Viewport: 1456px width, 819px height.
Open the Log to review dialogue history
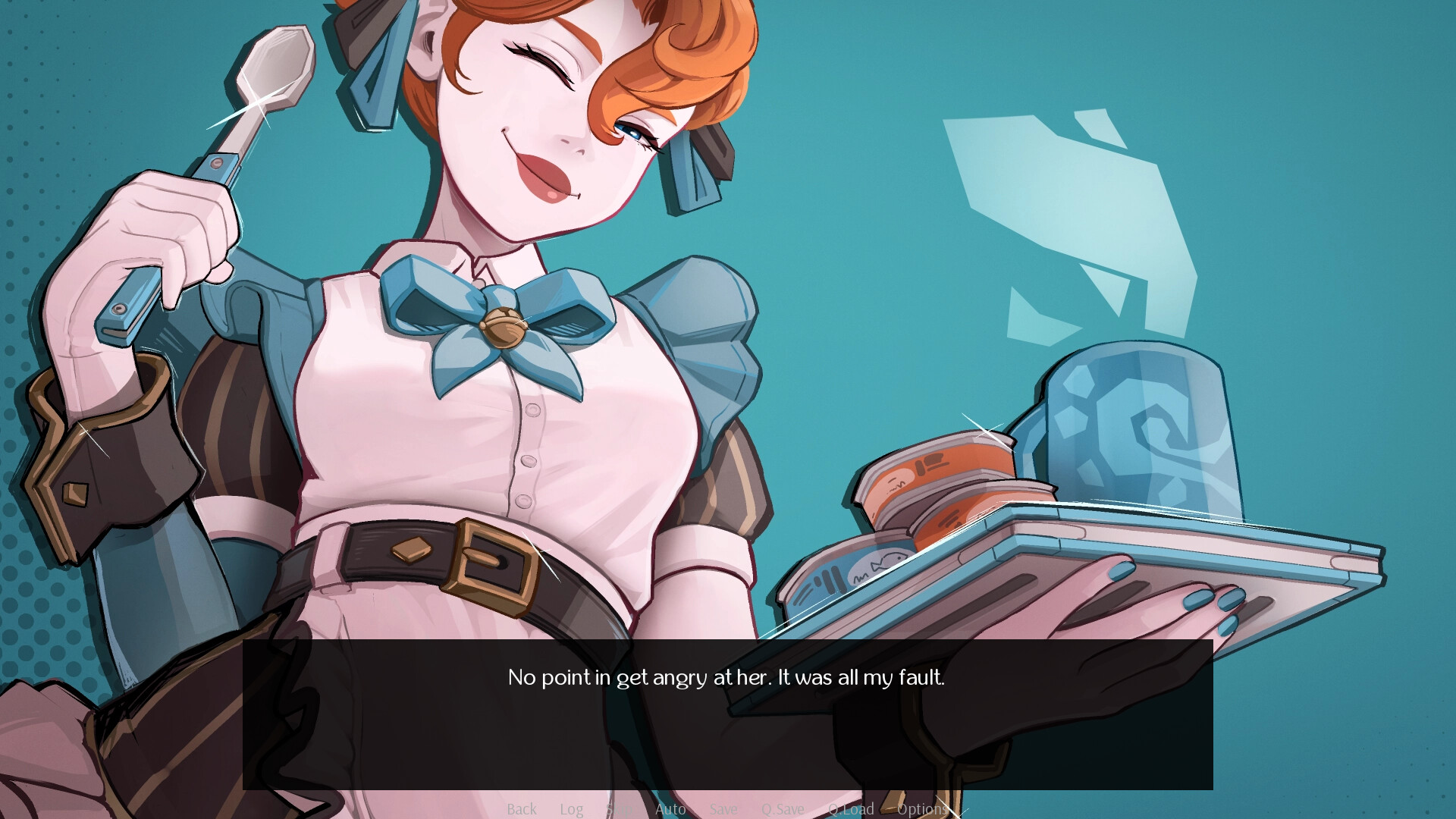pyautogui.click(x=571, y=809)
